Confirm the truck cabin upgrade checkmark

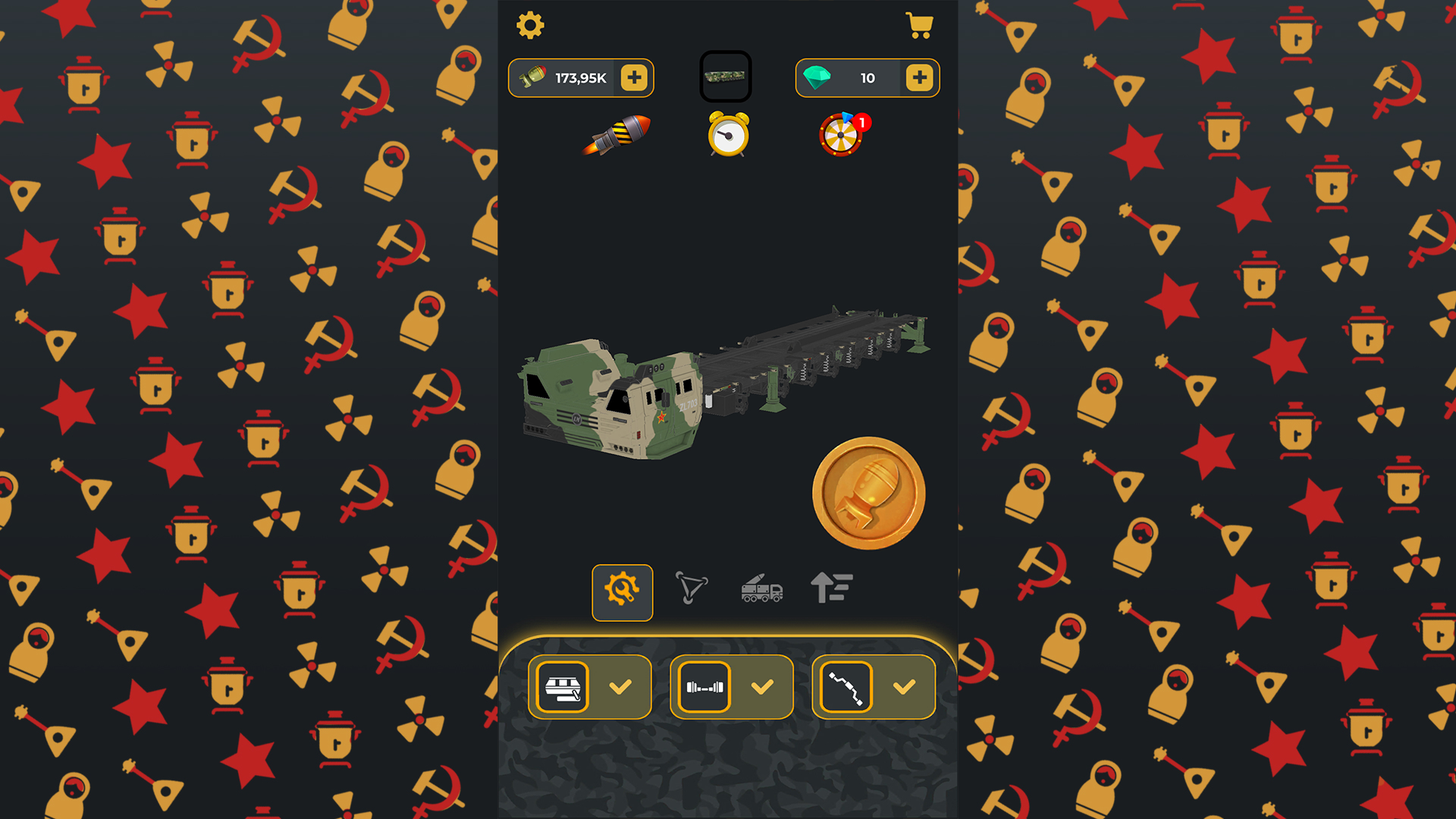(x=622, y=687)
